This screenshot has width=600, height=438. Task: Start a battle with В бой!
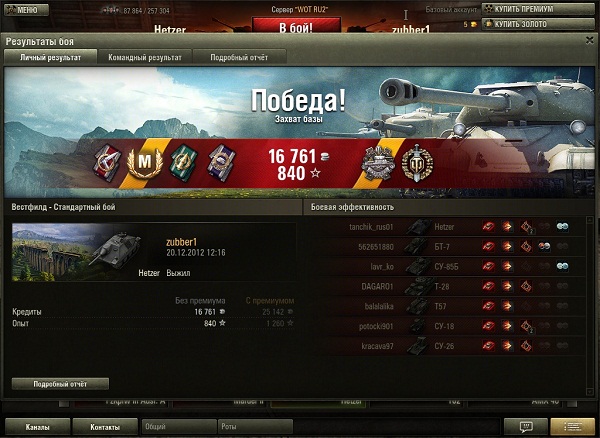pyautogui.click(x=295, y=26)
